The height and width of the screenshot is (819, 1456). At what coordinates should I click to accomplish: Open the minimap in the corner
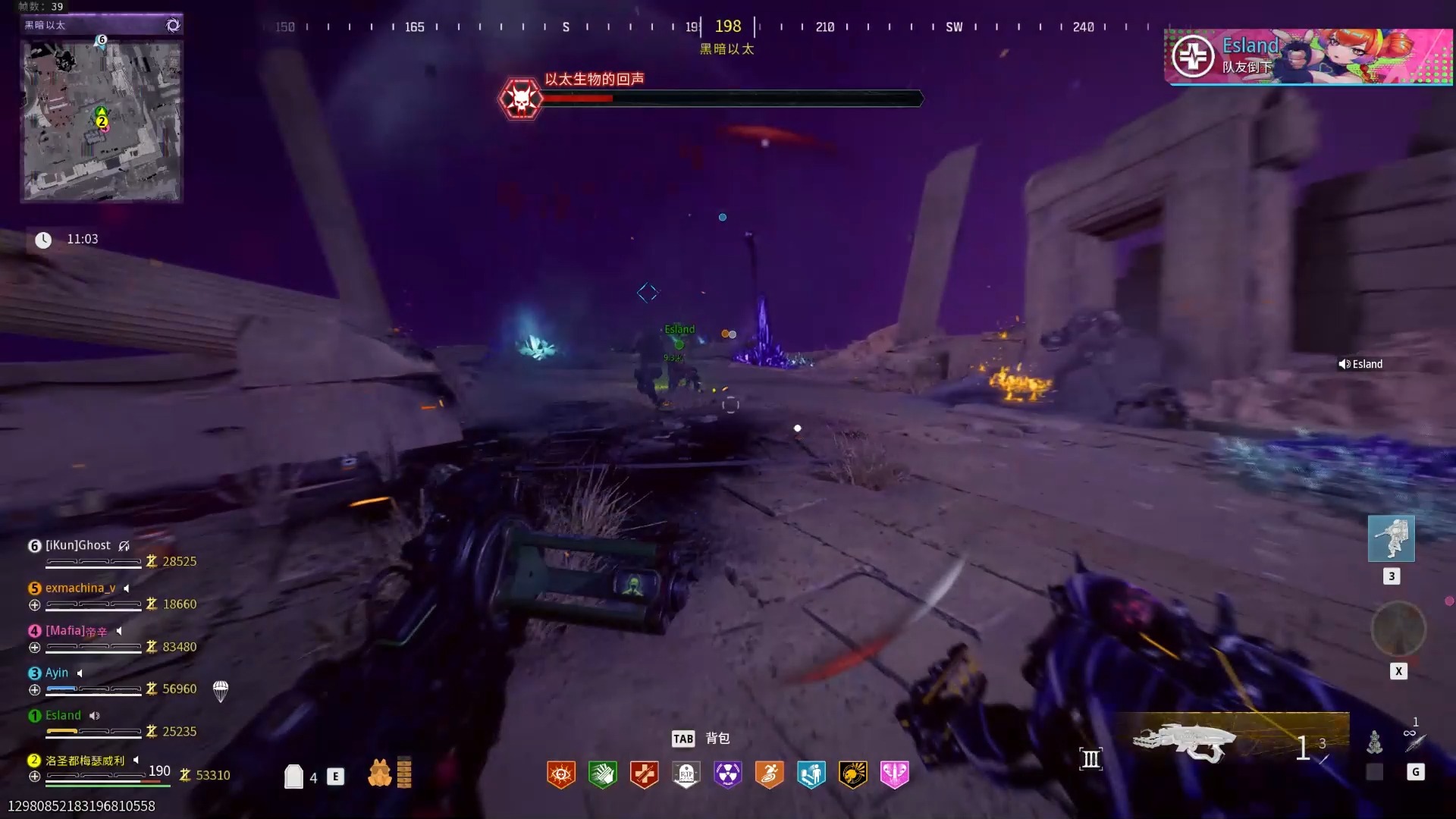(x=102, y=121)
